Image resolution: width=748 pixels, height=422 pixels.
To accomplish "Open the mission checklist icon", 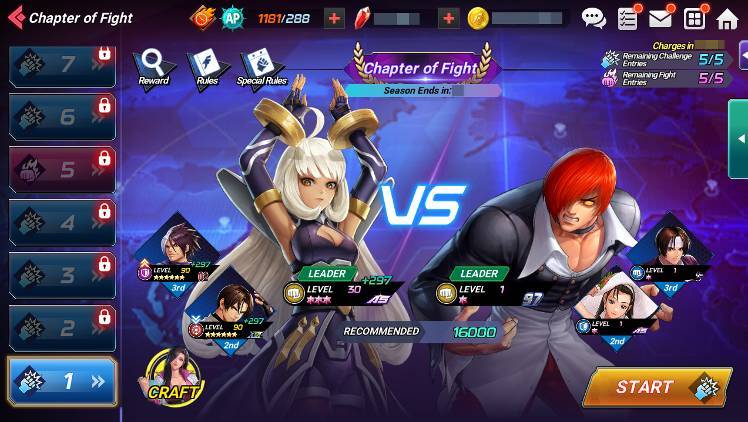I will point(628,18).
